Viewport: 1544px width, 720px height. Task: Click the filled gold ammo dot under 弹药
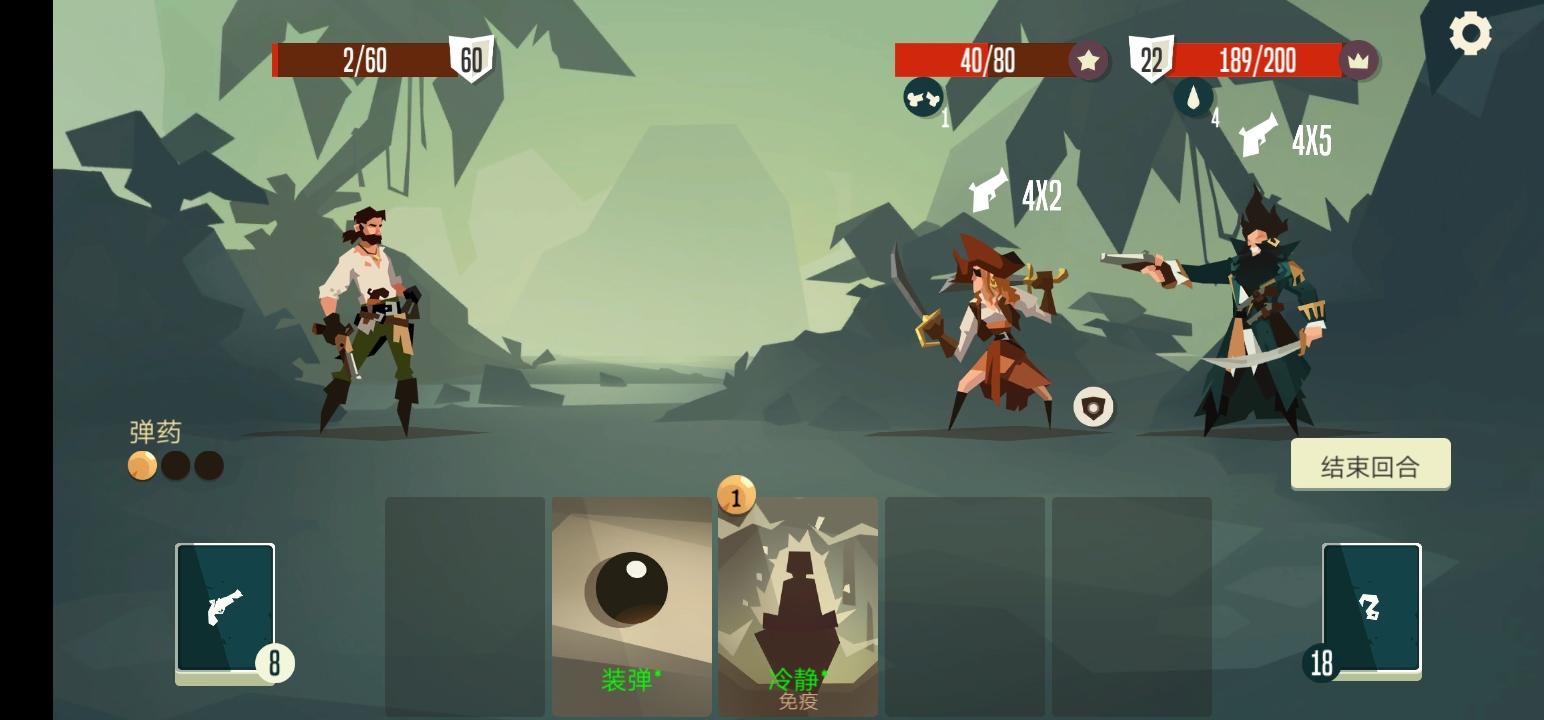point(140,465)
